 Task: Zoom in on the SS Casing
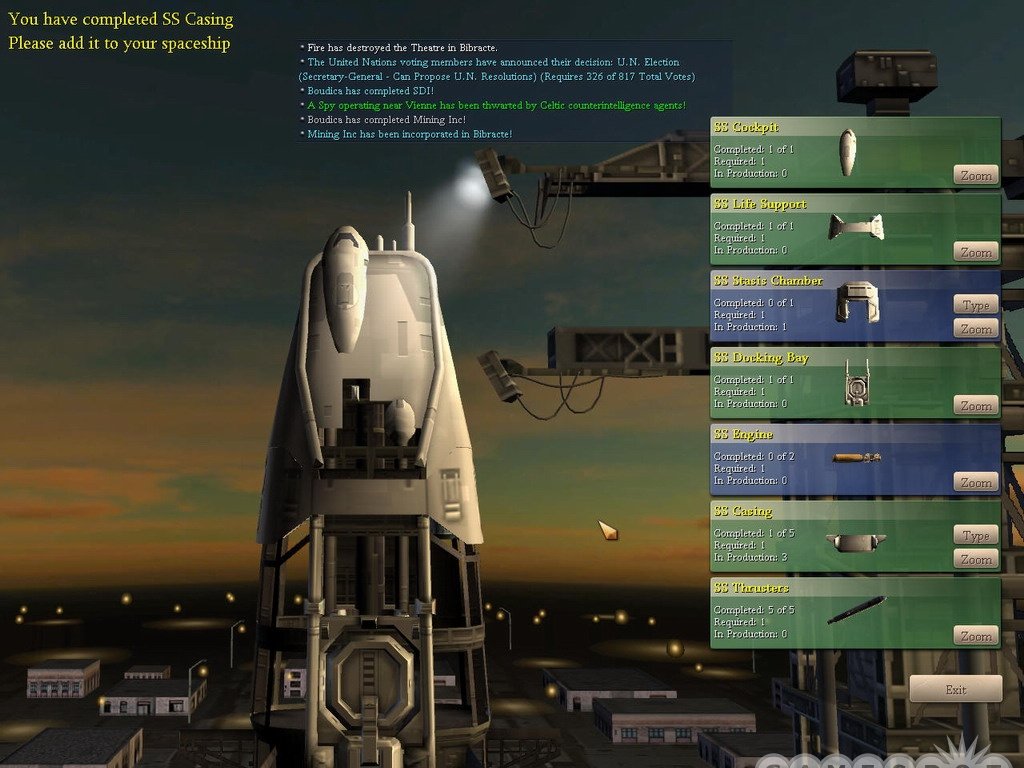coord(976,559)
